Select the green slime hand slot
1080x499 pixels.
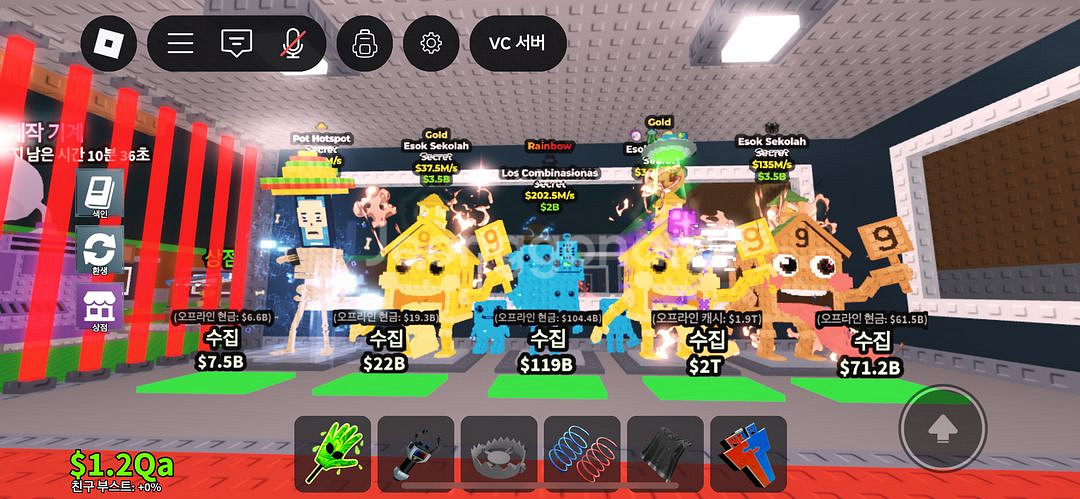click(x=332, y=455)
